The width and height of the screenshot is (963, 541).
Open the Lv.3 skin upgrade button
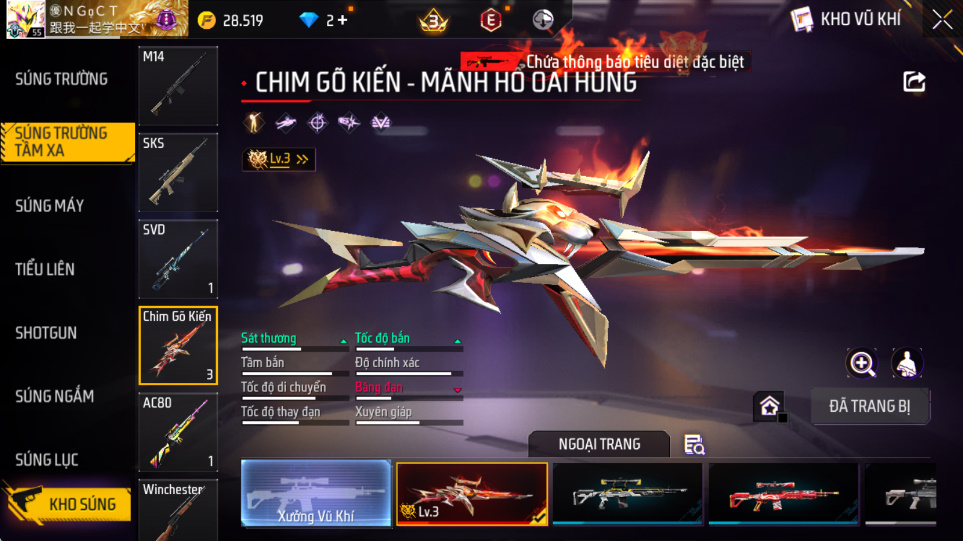279,159
